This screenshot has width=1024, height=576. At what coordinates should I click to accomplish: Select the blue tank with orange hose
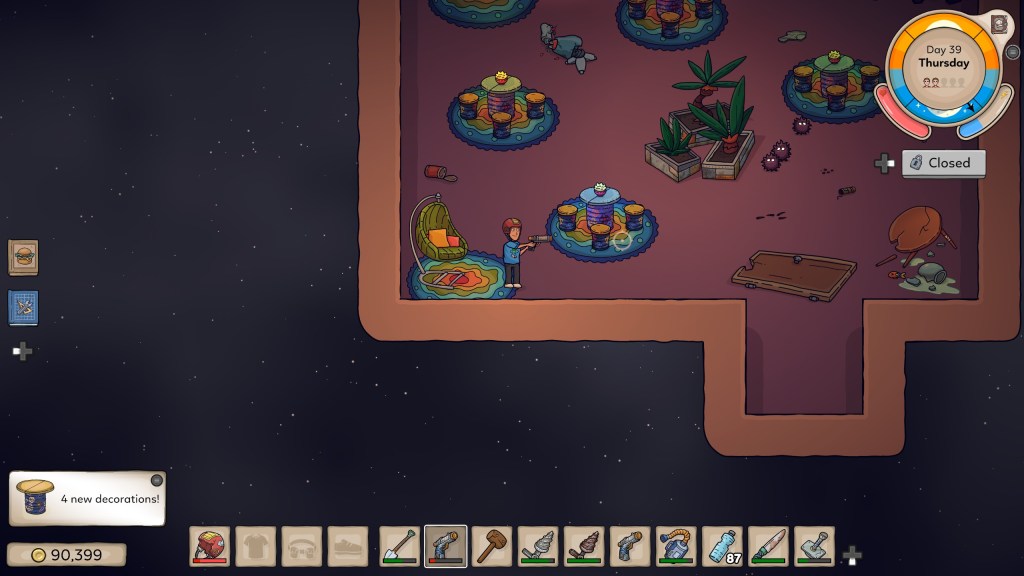[x=676, y=546]
